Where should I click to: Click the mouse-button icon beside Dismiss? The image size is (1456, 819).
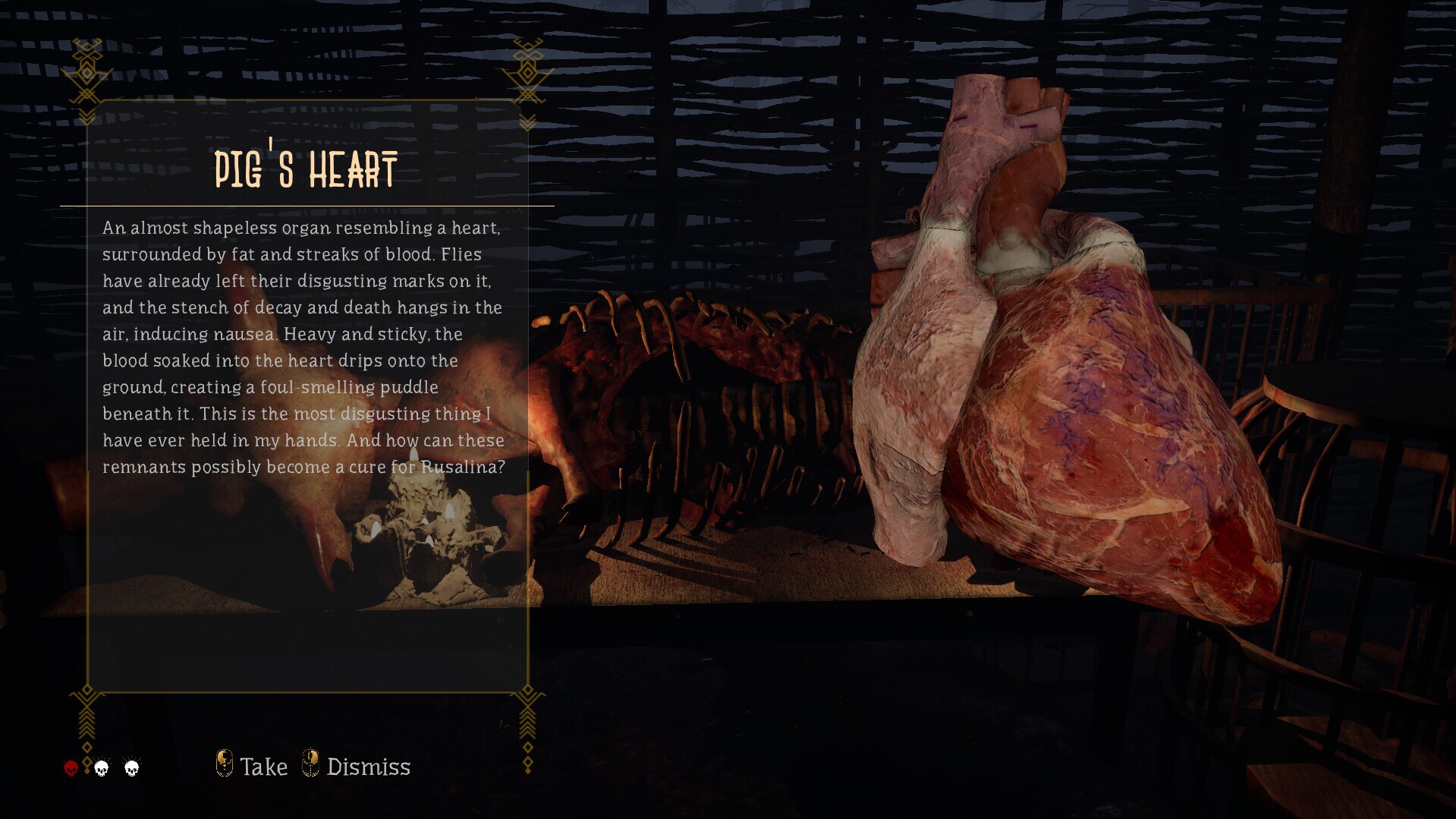pos(310,764)
